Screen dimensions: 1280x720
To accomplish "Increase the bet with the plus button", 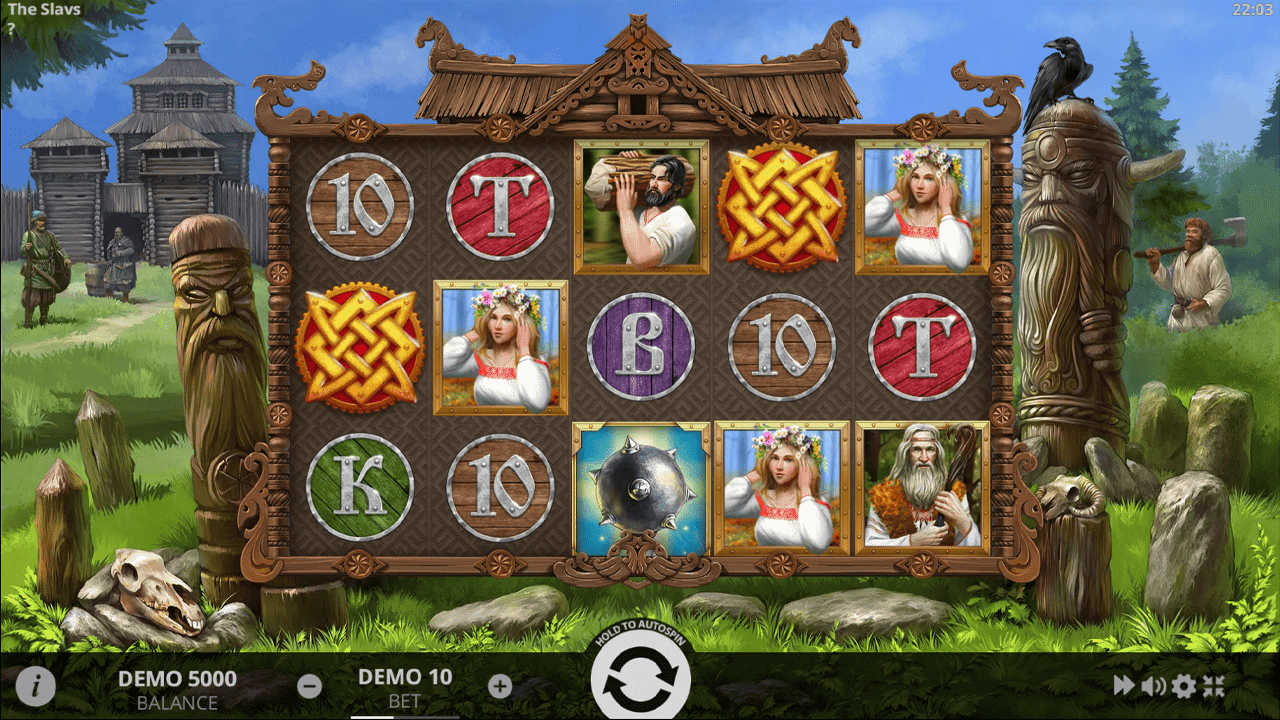I will pyautogui.click(x=500, y=686).
